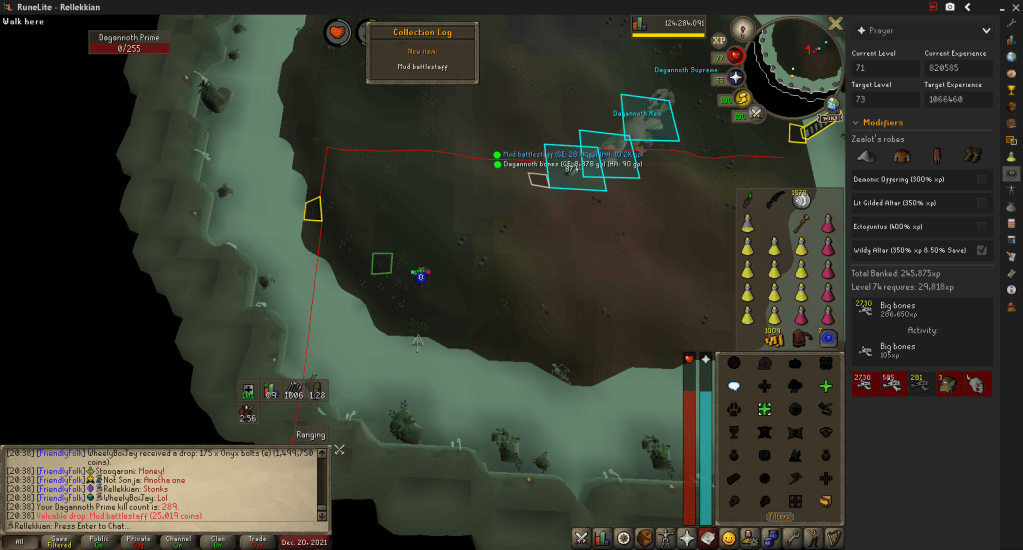The height and width of the screenshot is (550, 1023).
Task: Open the Emotes smiley tab
Action: tap(728, 538)
